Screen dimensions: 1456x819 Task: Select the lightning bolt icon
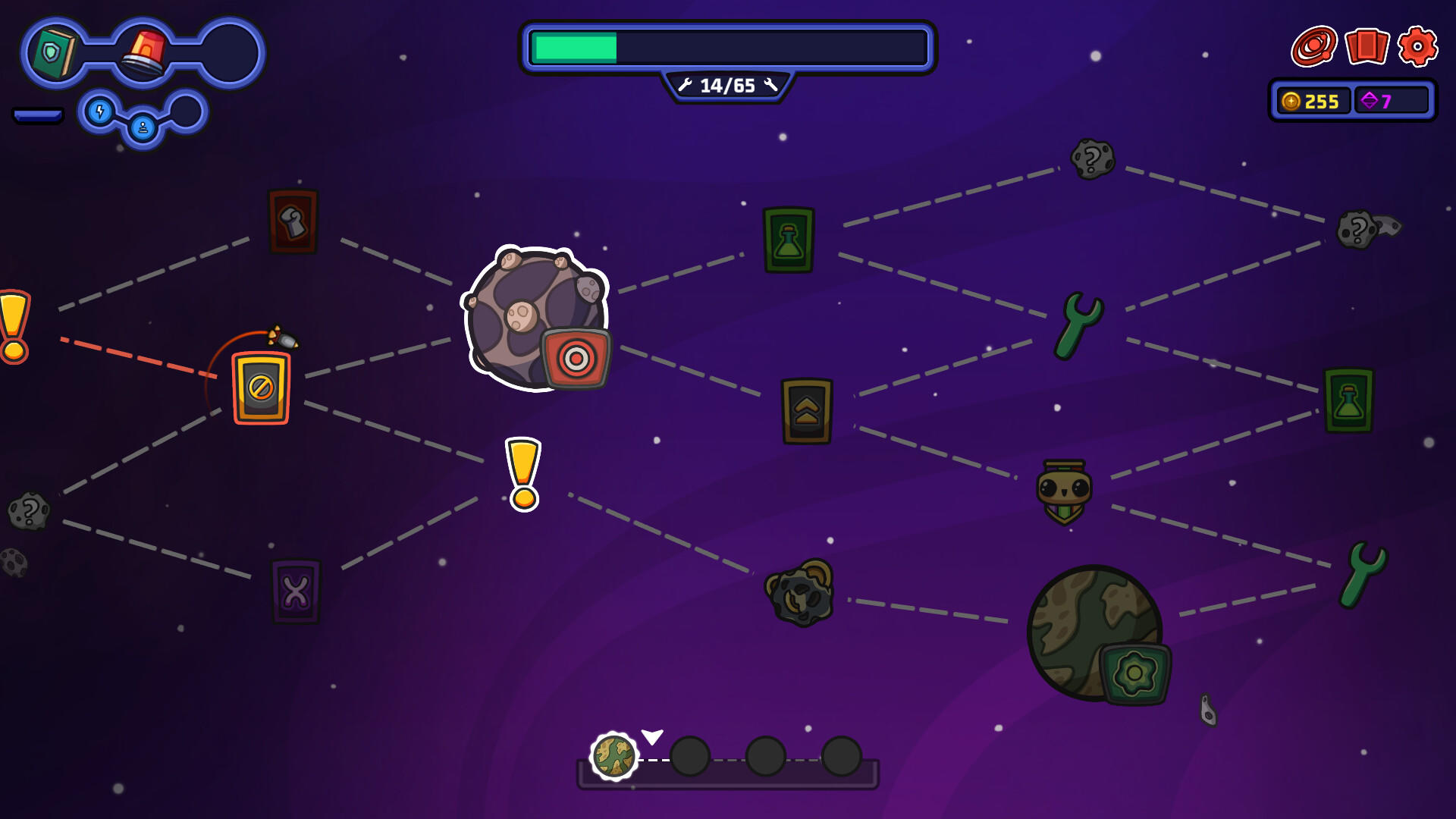click(99, 111)
